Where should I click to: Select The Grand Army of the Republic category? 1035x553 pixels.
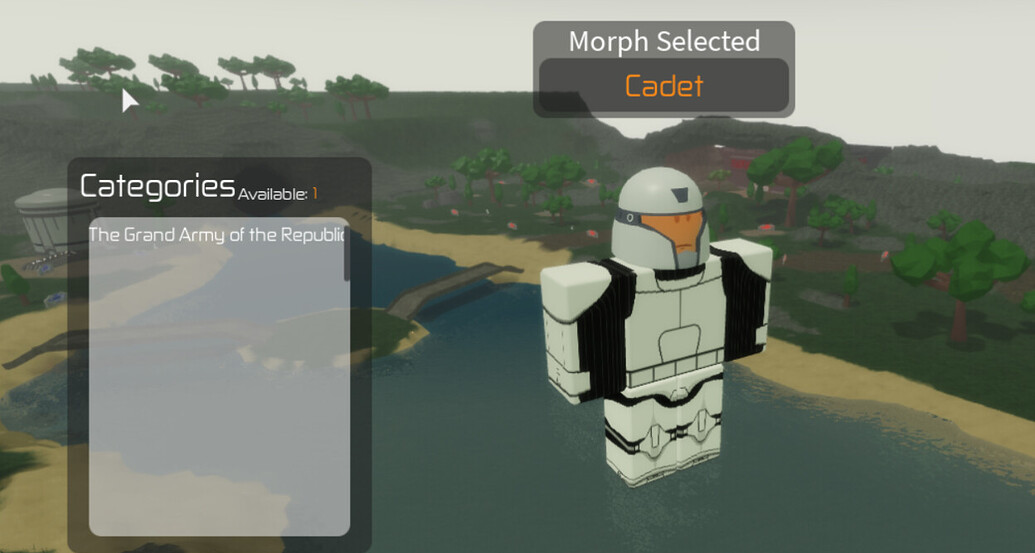[215, 235]
